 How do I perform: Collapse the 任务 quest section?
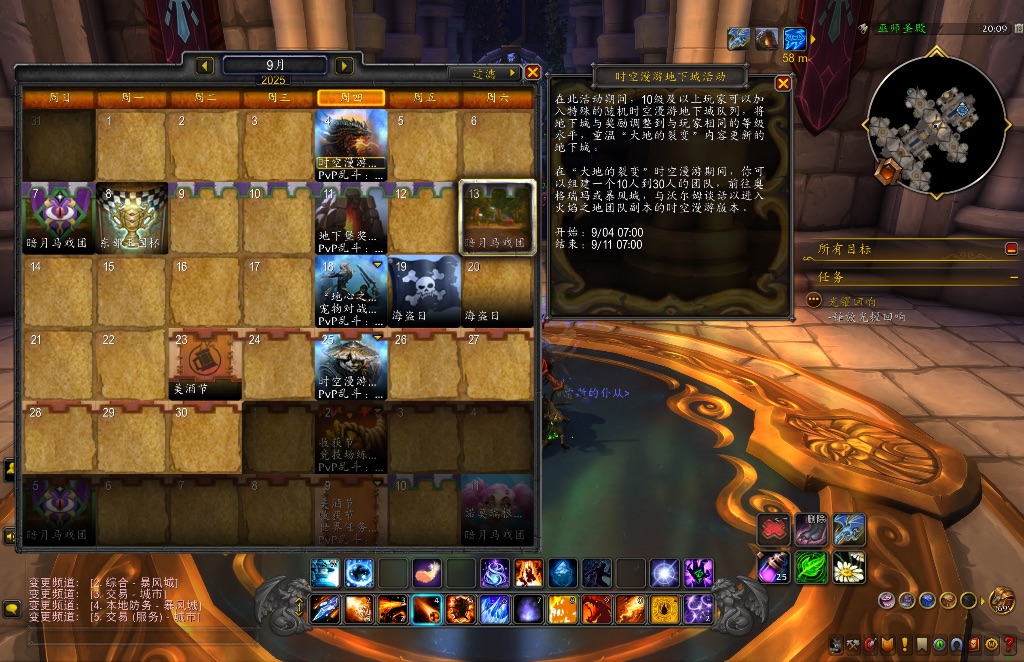tap(1011, 277)
